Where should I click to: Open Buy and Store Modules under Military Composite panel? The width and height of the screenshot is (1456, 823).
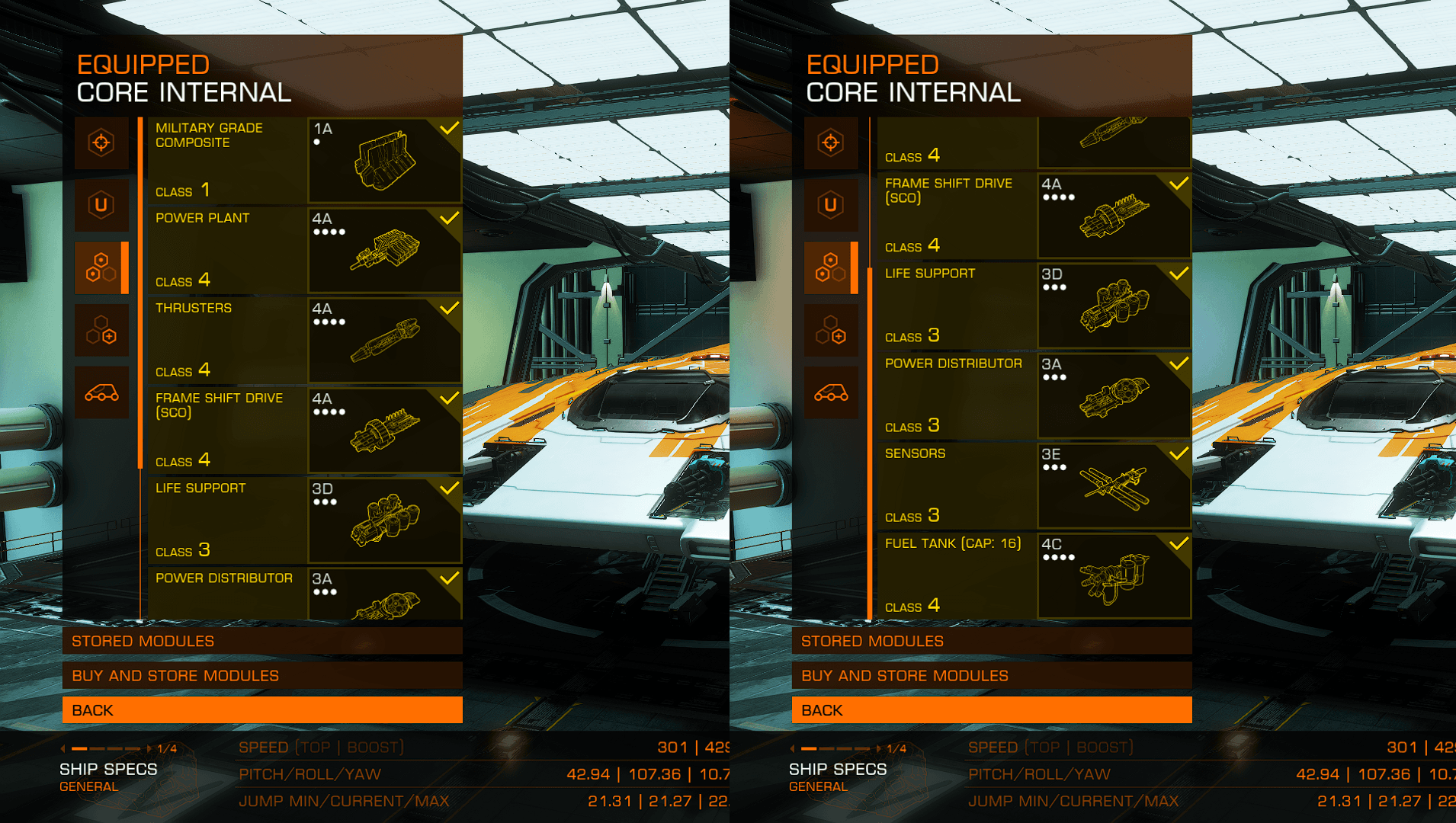tap(262, 676)
